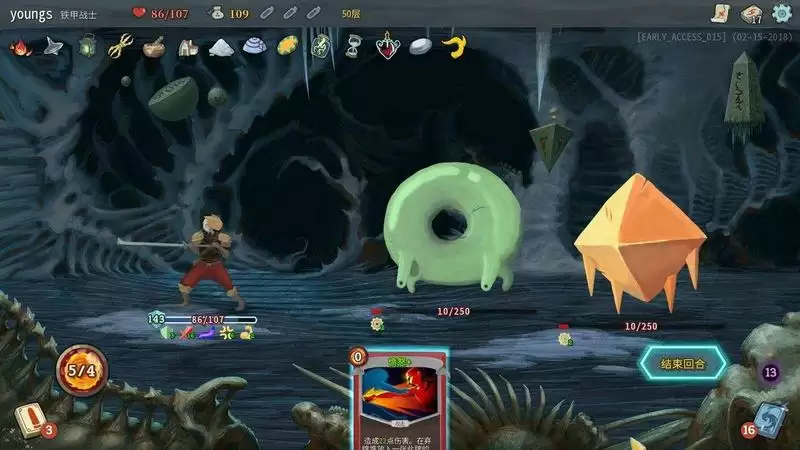This screenshot has width=800, height=450.
Task: Inspect the hourglass relic
Action: [x=354, y=46]
